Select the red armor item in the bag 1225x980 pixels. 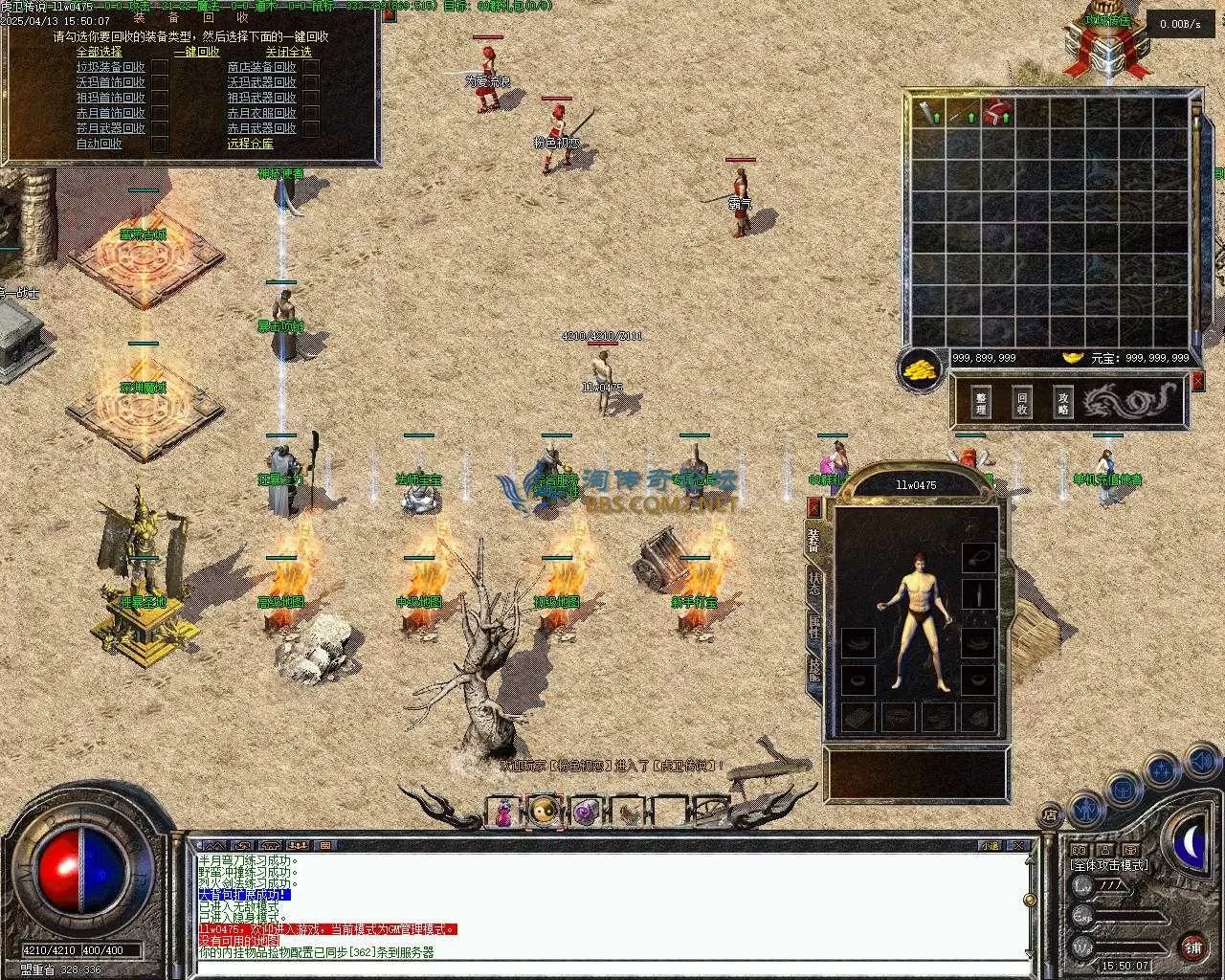pos(999,112)
